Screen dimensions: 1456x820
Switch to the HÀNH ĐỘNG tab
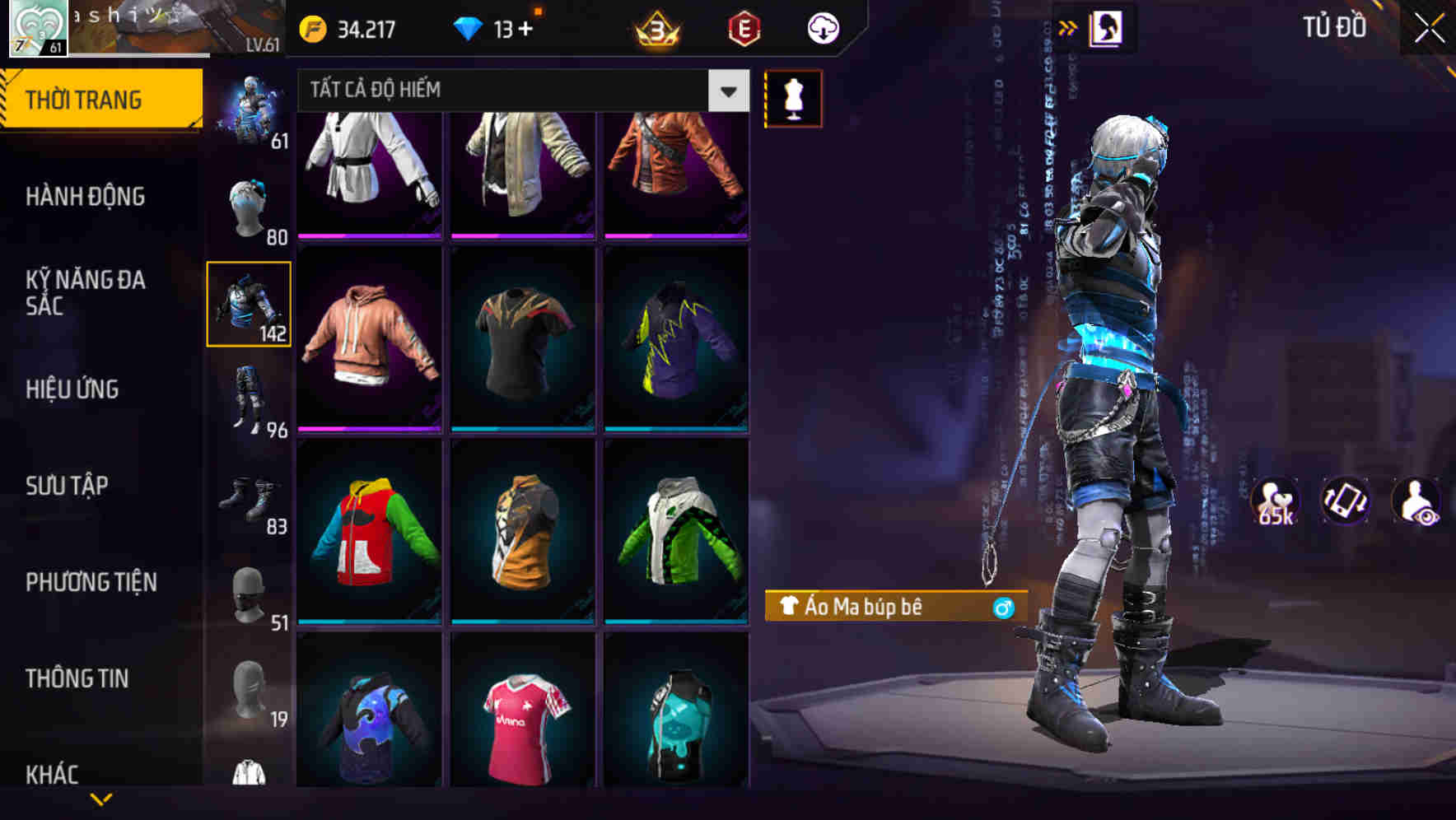click(x=84, y=197)
